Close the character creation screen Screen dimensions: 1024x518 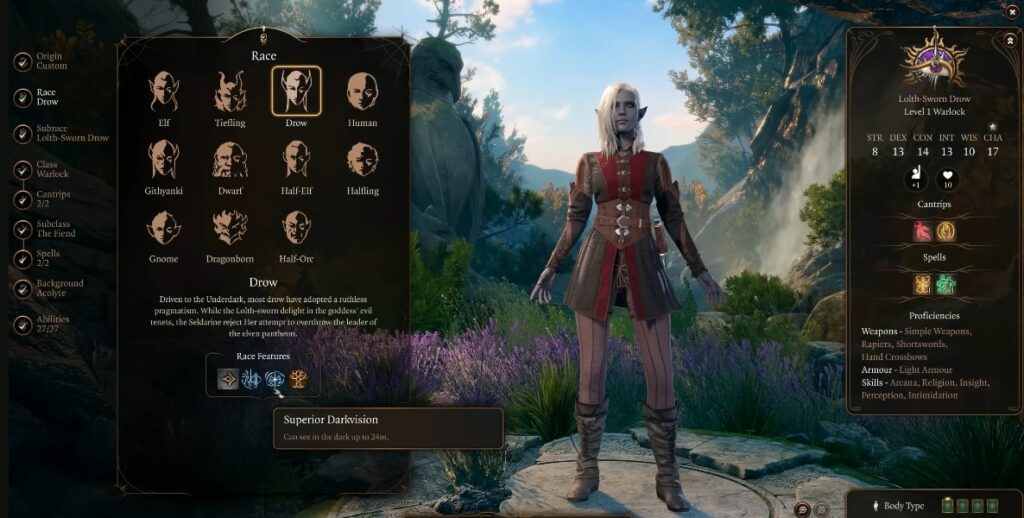click(x=1011, y=11)
